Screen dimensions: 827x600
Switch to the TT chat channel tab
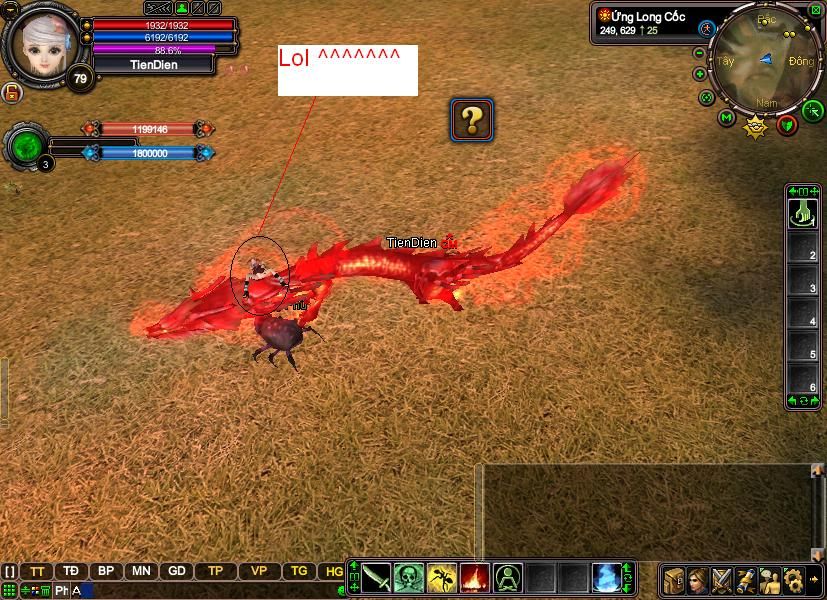pos(38,571)
